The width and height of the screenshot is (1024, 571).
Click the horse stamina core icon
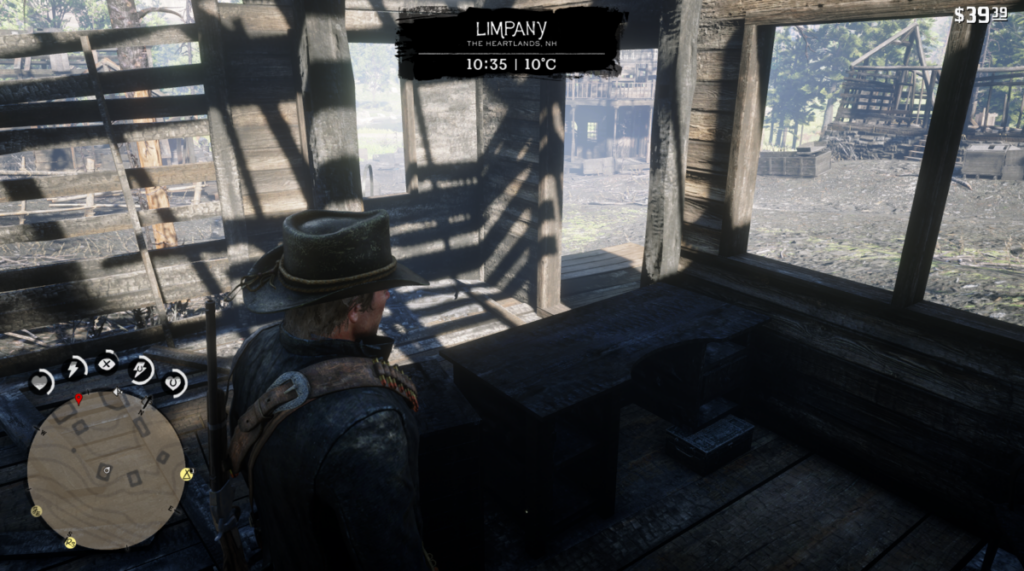141,369
